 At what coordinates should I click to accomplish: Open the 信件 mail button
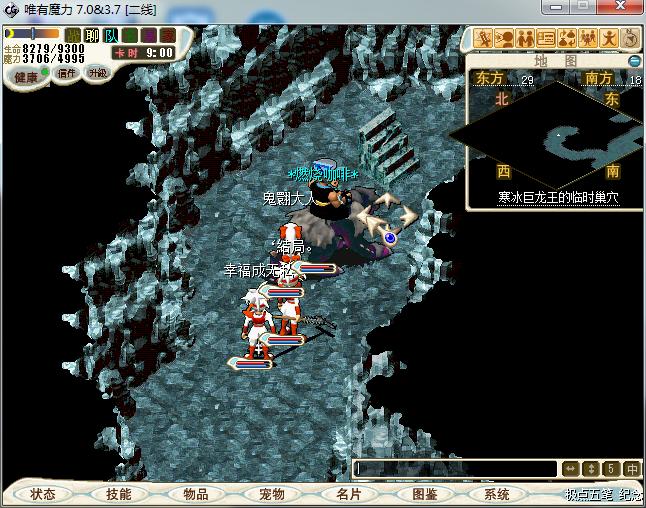(x=67, y=73)
